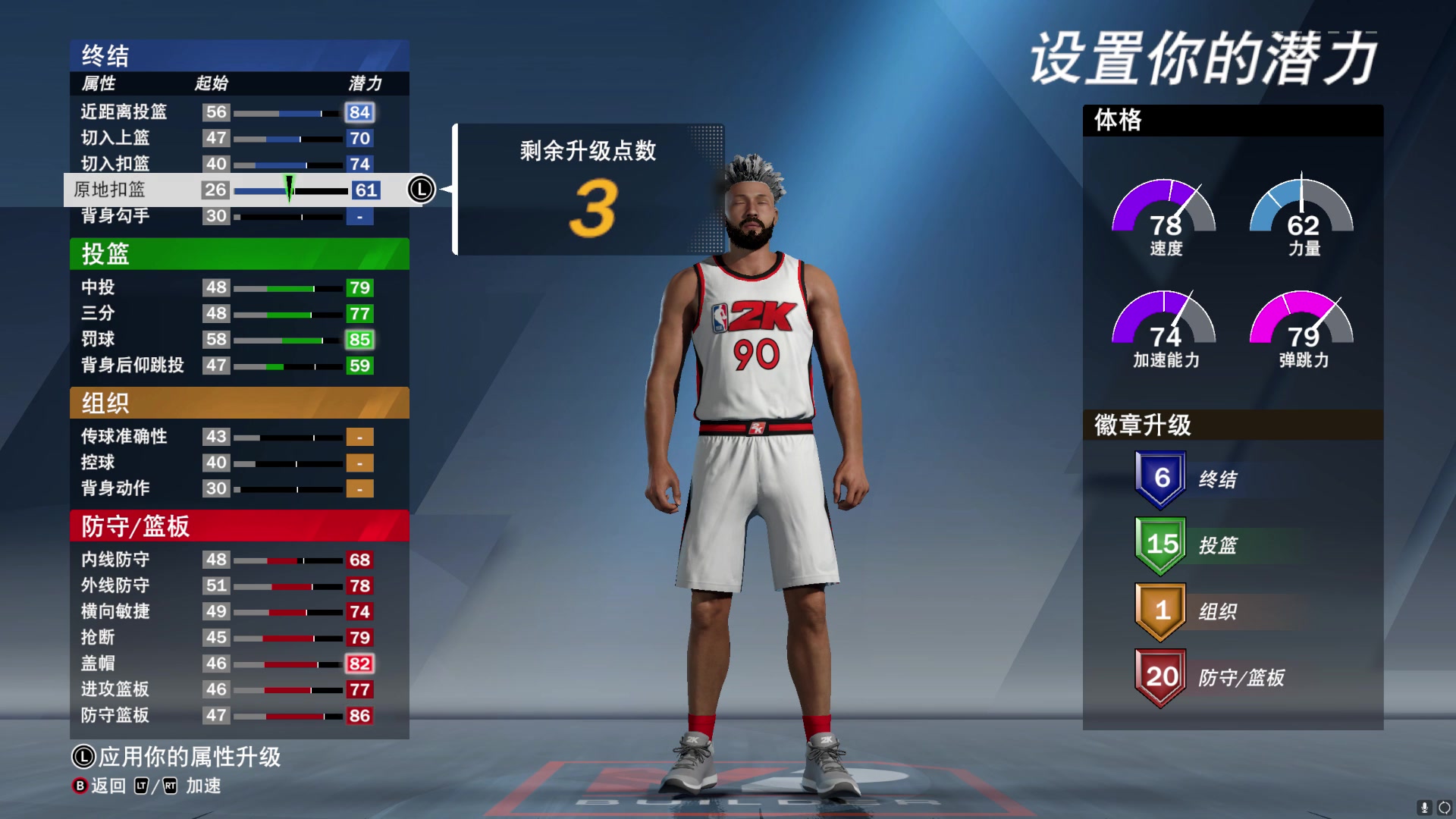The image size is (1456, 819).
Task: Click the 加速能力 gauge showing 74
Action: point(1164,326)
